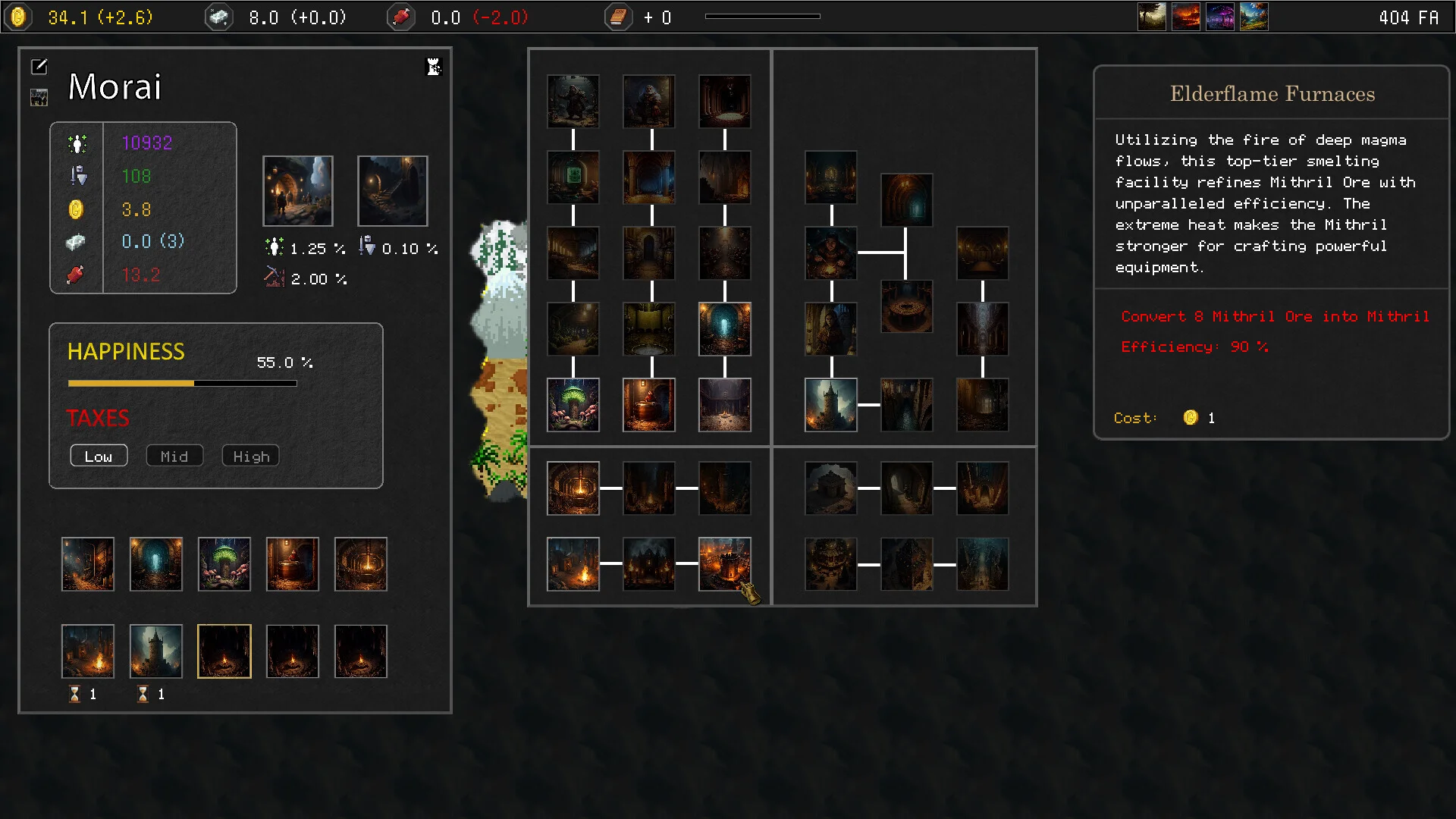
Task: Choose the castle tower building in tech tree
Action: point(831,405)
